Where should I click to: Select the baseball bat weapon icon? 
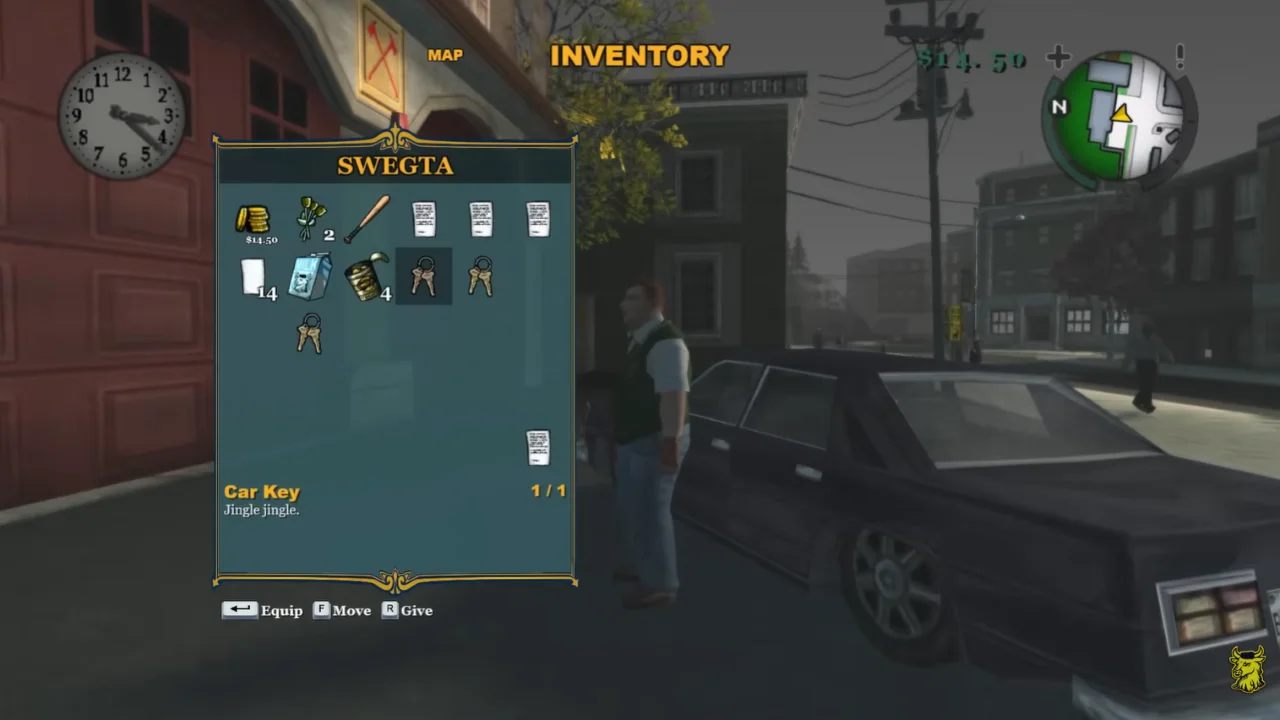click(368, 218)
